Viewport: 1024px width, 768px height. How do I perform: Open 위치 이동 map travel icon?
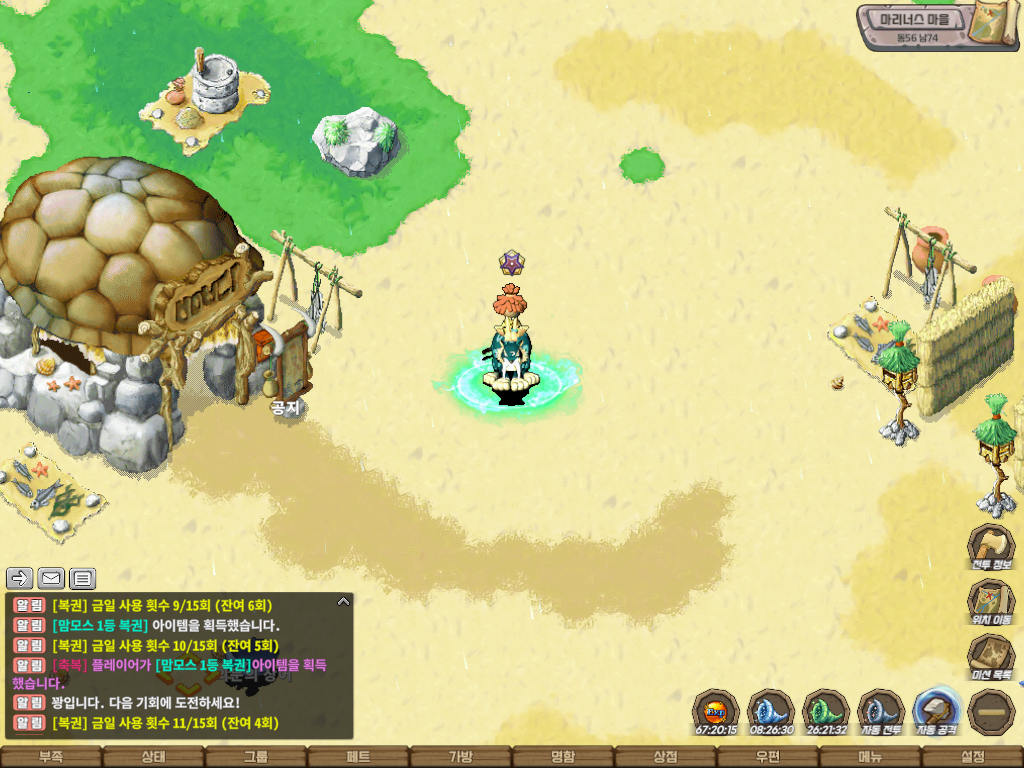click(x=991, y=600)
